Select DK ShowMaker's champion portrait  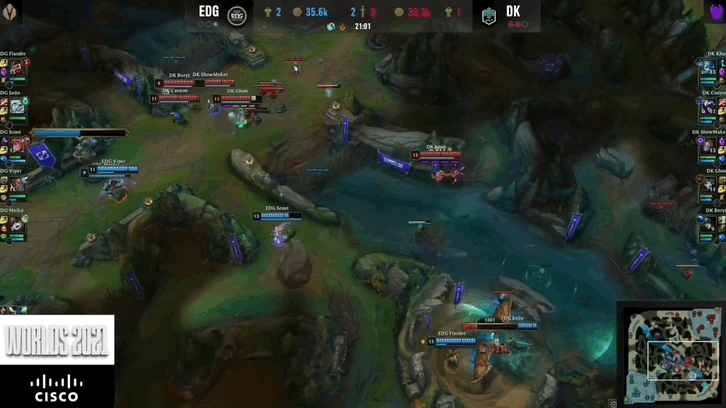[x=709, y=146]
